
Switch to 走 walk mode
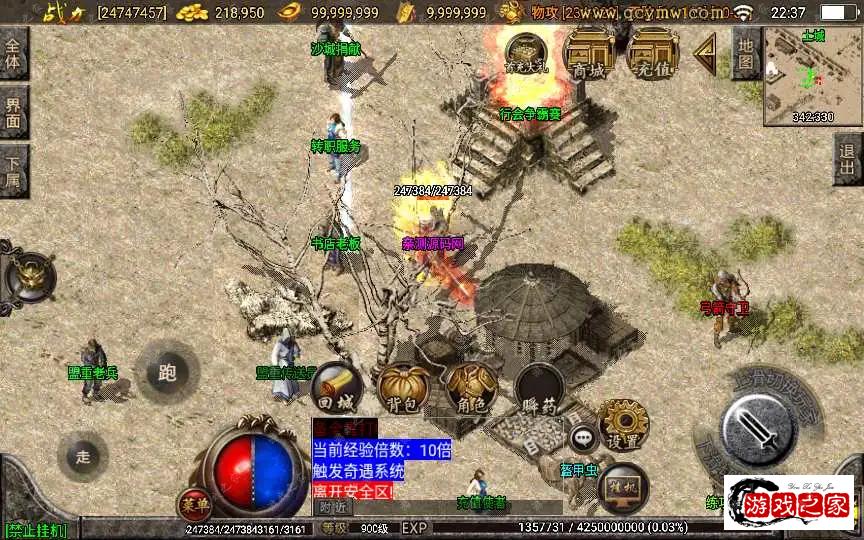[82, 456]
